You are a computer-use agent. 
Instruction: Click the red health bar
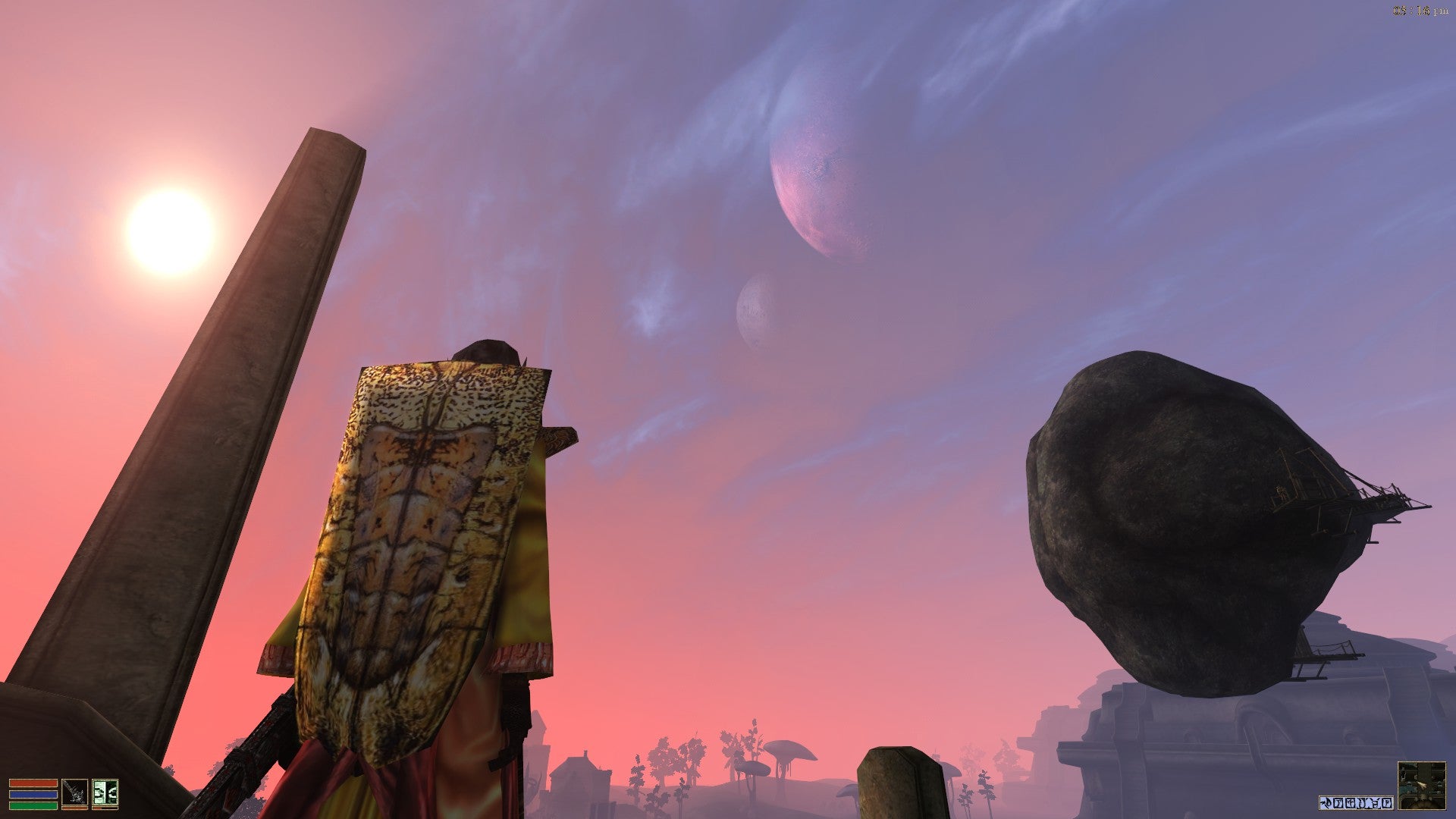(x=33, y=783)
